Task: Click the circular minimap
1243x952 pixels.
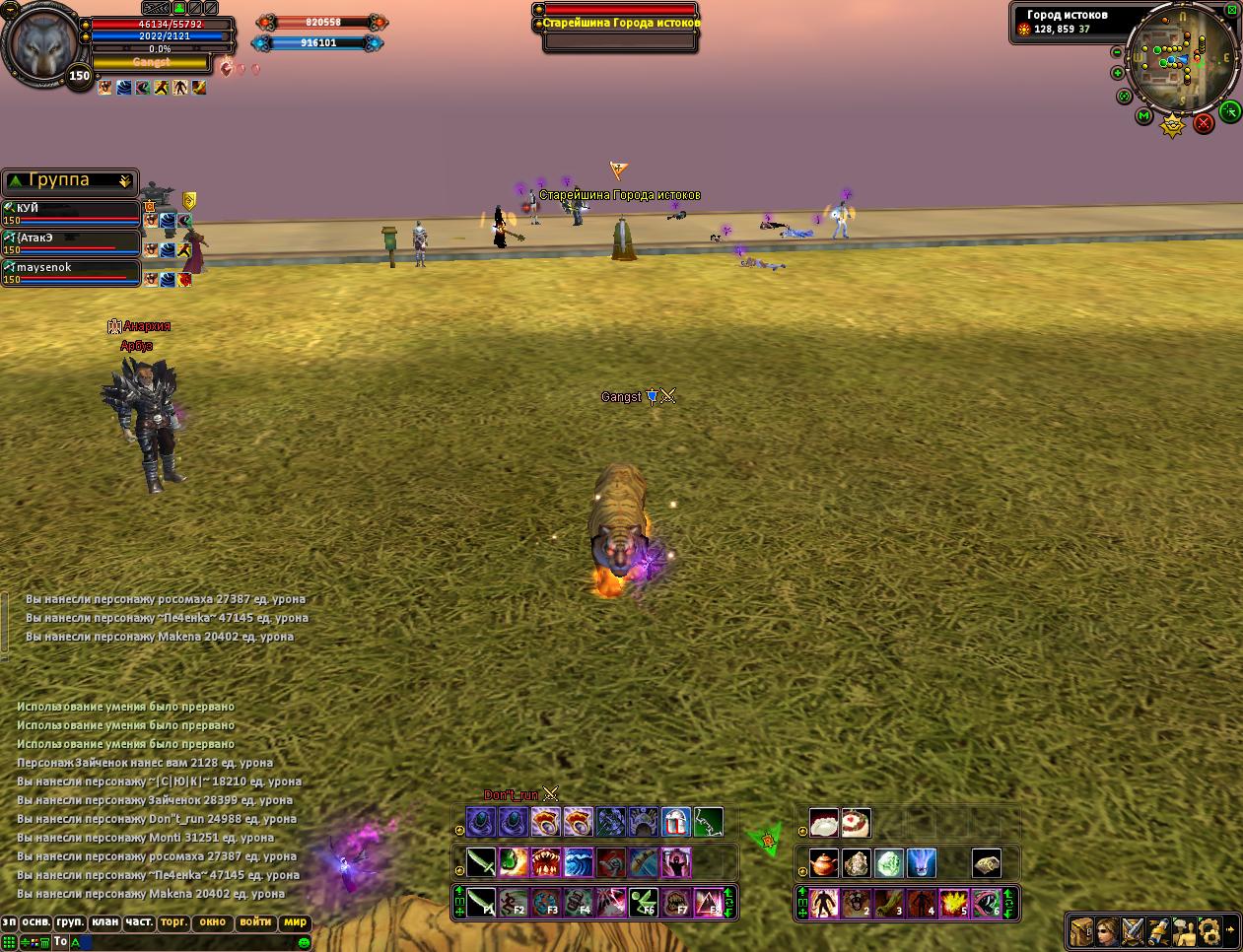Action: [x=1179, y=59]
